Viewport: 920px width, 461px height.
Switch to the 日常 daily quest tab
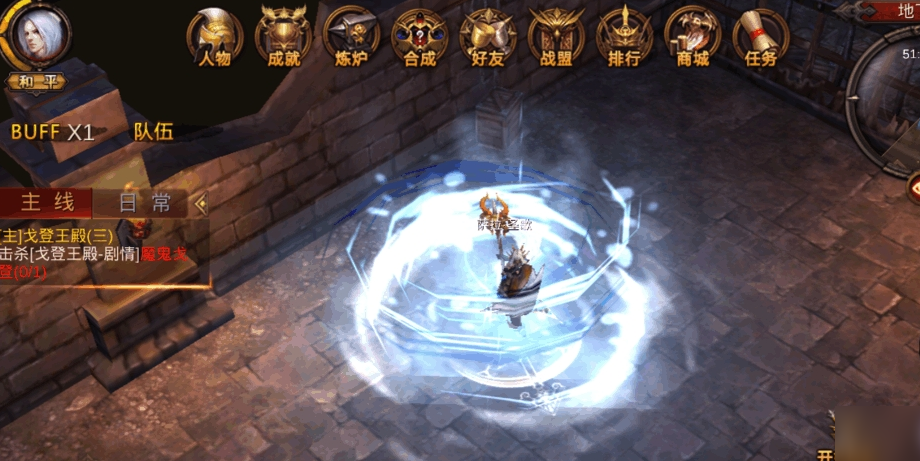tap(144, 203)
